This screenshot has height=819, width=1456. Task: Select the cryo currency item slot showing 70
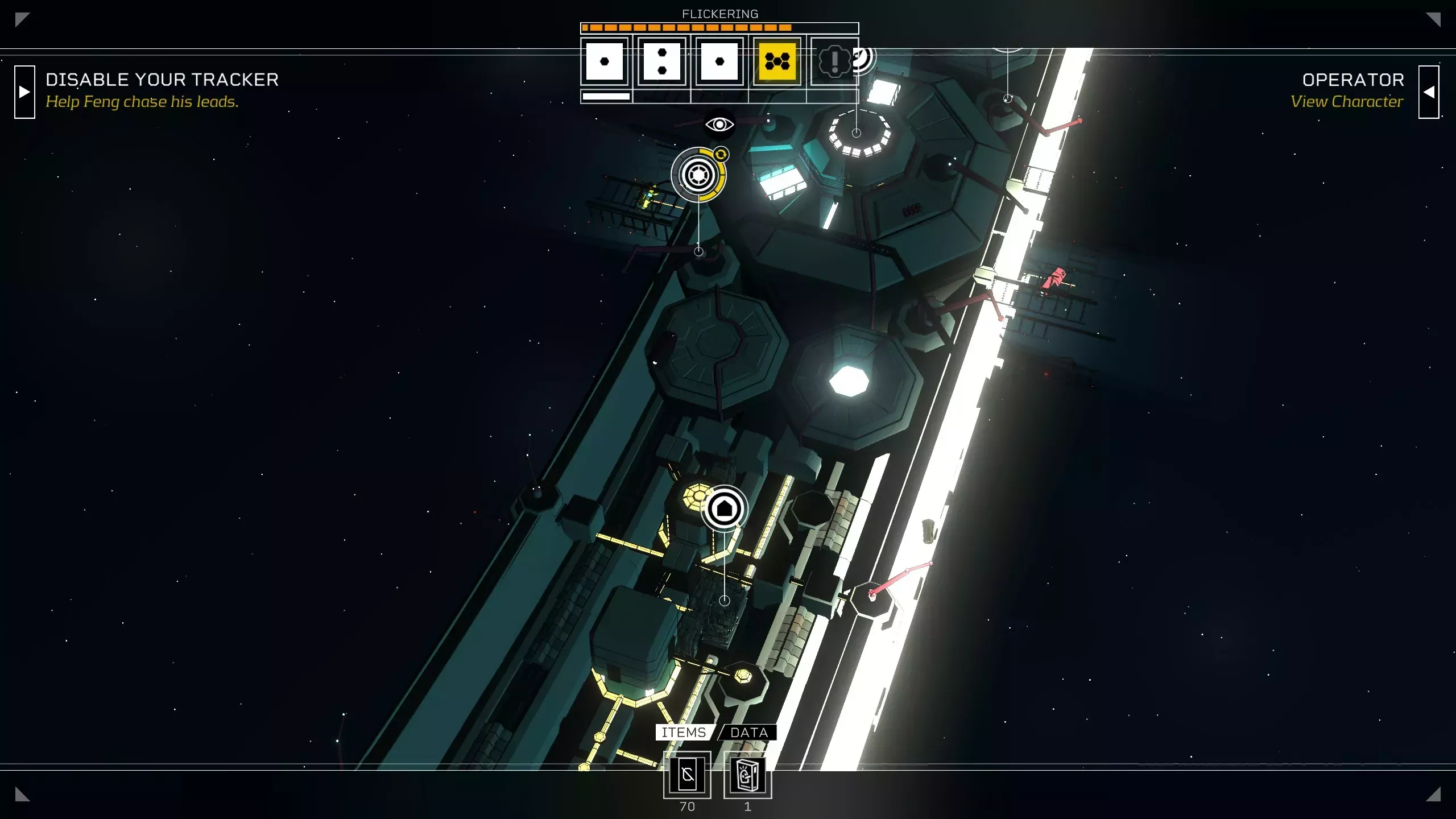point(687,775)
